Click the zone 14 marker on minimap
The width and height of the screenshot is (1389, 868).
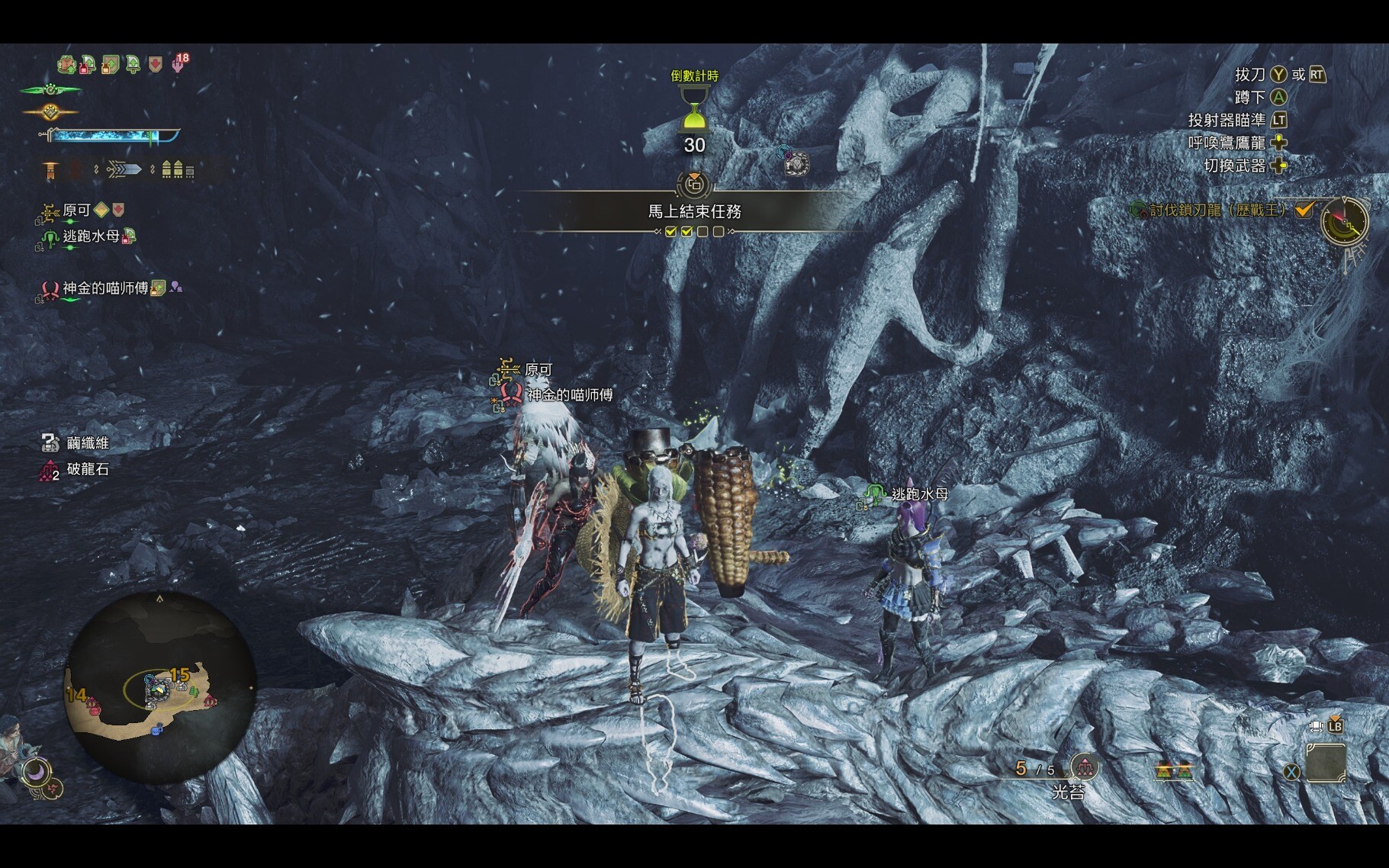(76, 694)
